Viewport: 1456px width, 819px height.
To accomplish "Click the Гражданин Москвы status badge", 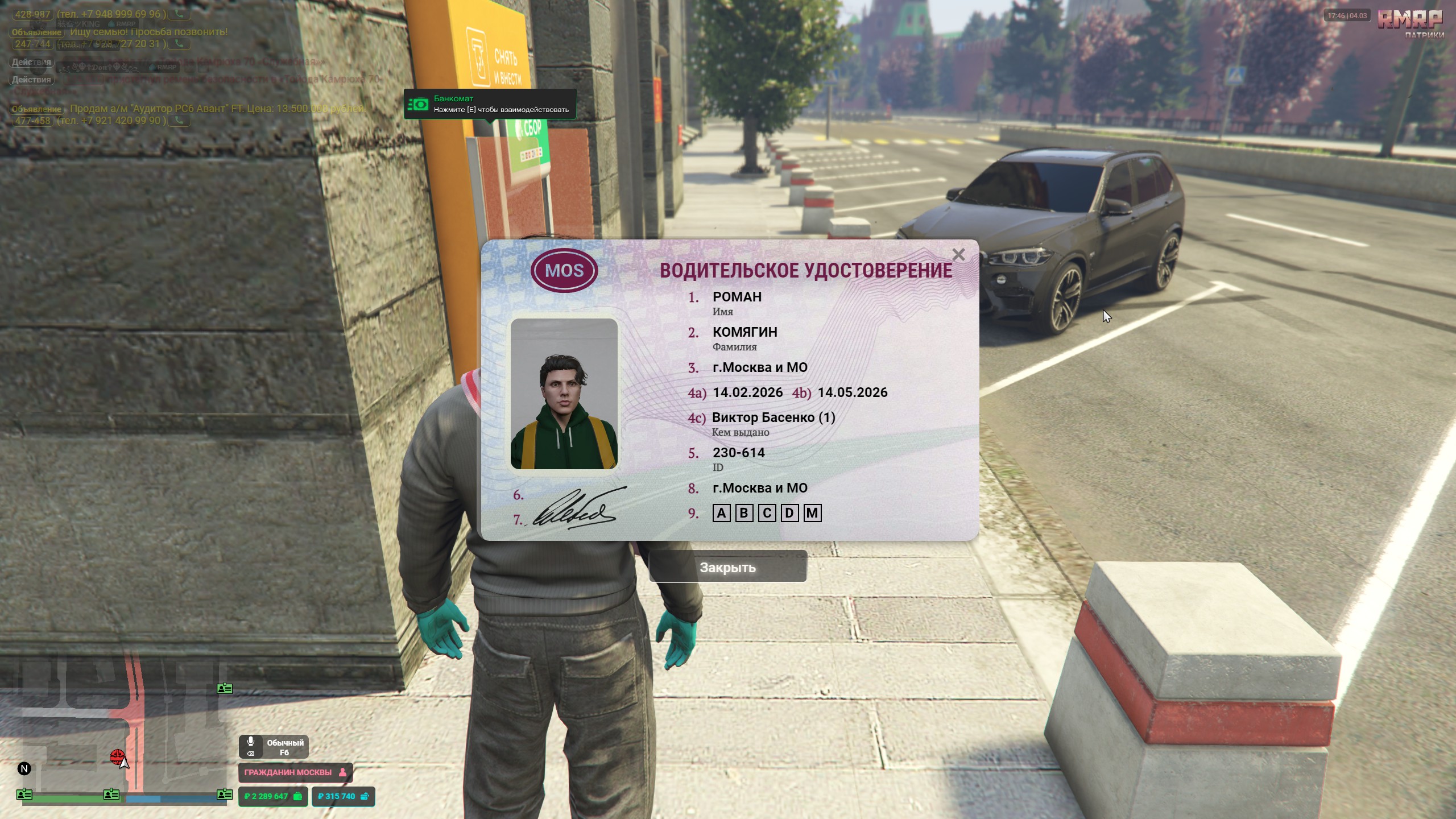I will tap(295, 772).
